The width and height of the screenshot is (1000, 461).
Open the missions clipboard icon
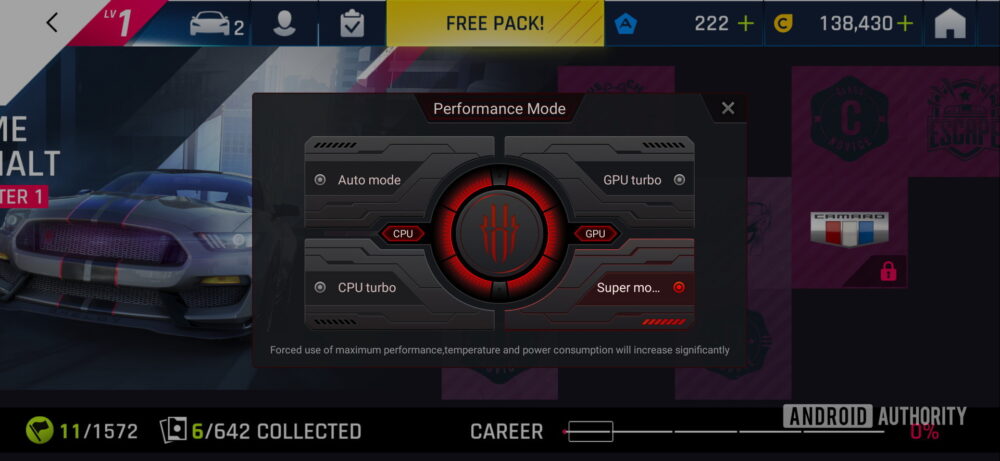[x=352, y=24]
